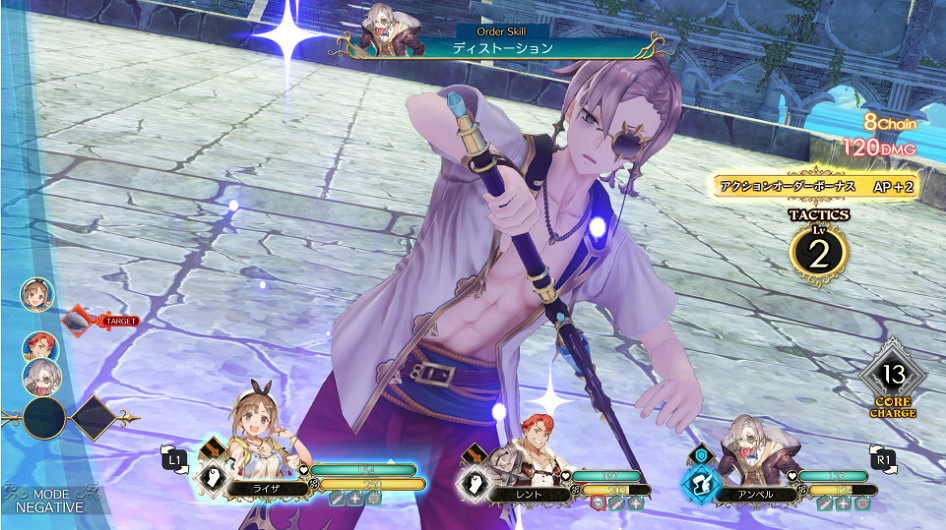Click Empel's grey-haired portrait in the turn timeline

[43, 376]
